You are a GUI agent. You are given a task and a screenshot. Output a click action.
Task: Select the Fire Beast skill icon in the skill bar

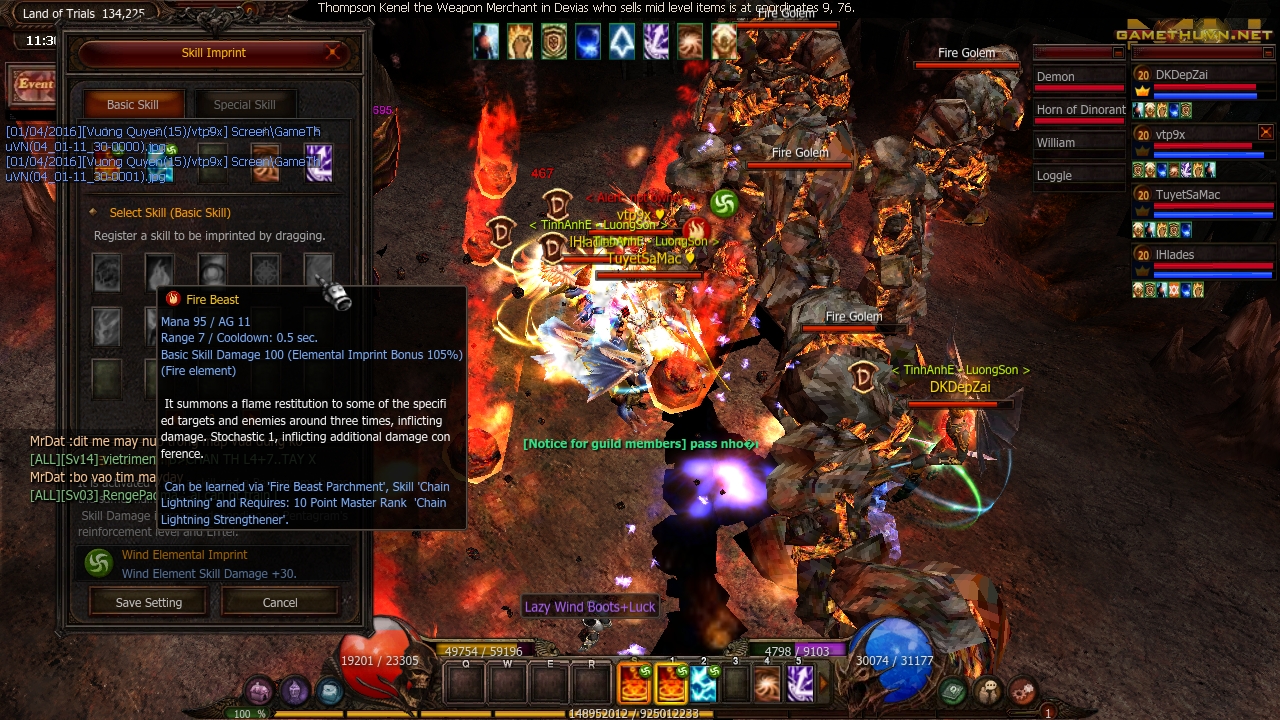coord(670,684)
